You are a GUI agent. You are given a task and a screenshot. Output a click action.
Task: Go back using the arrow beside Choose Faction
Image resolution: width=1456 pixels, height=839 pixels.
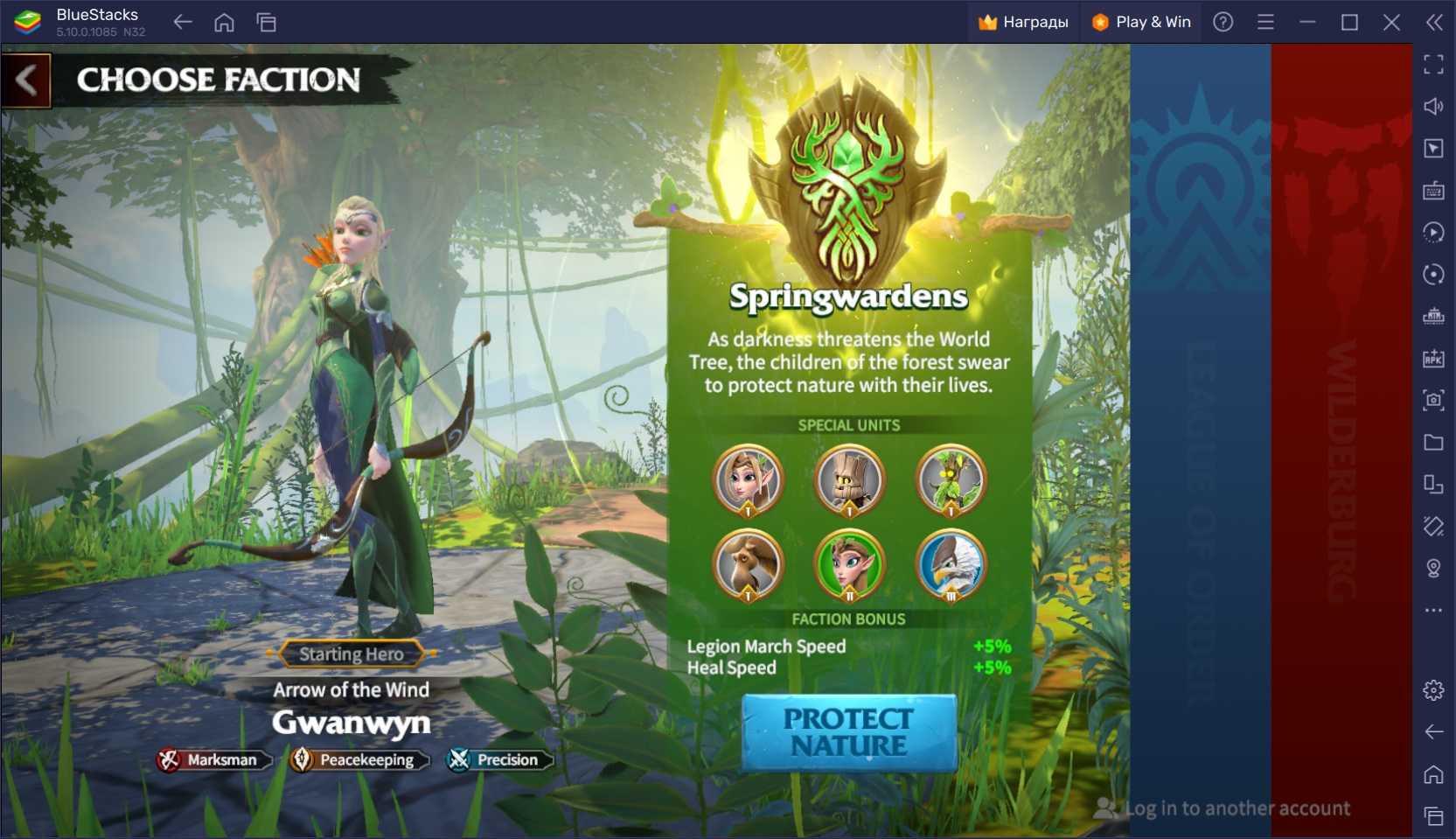pos(26,80)
